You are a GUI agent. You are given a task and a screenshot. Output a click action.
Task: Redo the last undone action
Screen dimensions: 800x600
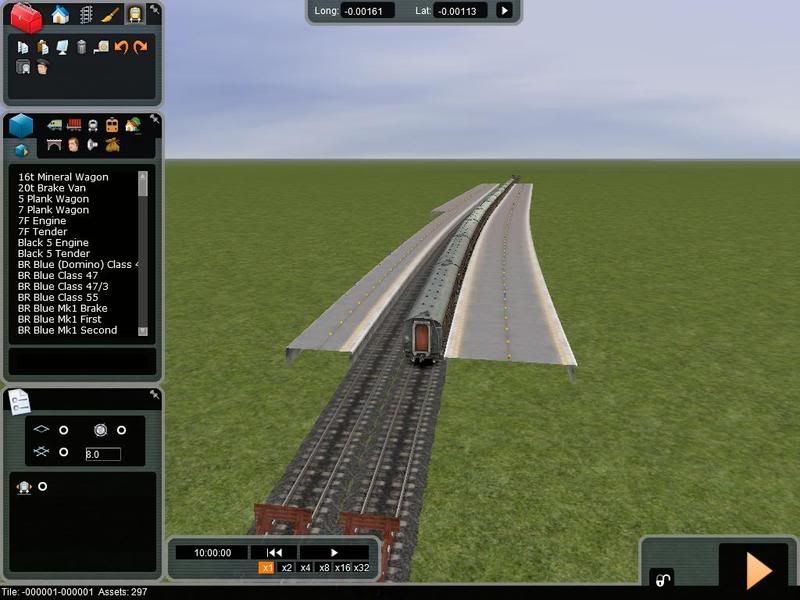point(140,47)
